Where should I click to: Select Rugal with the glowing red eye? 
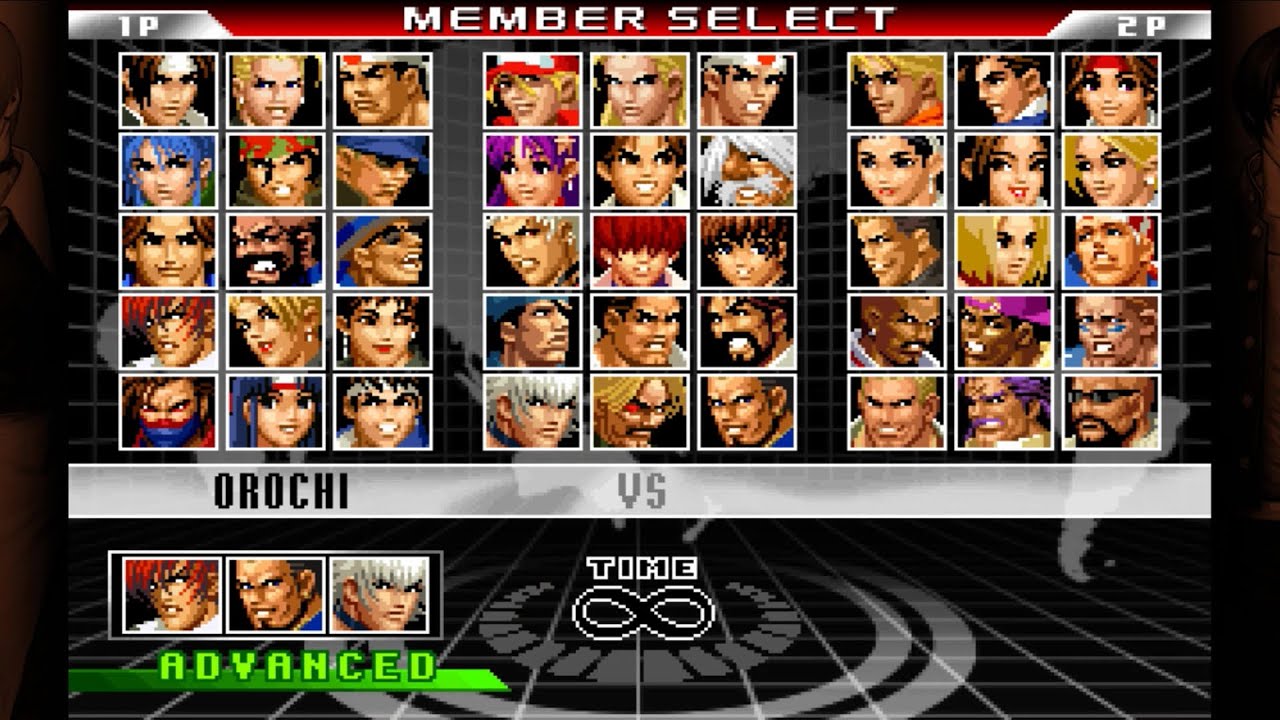(x=640, y=411)
